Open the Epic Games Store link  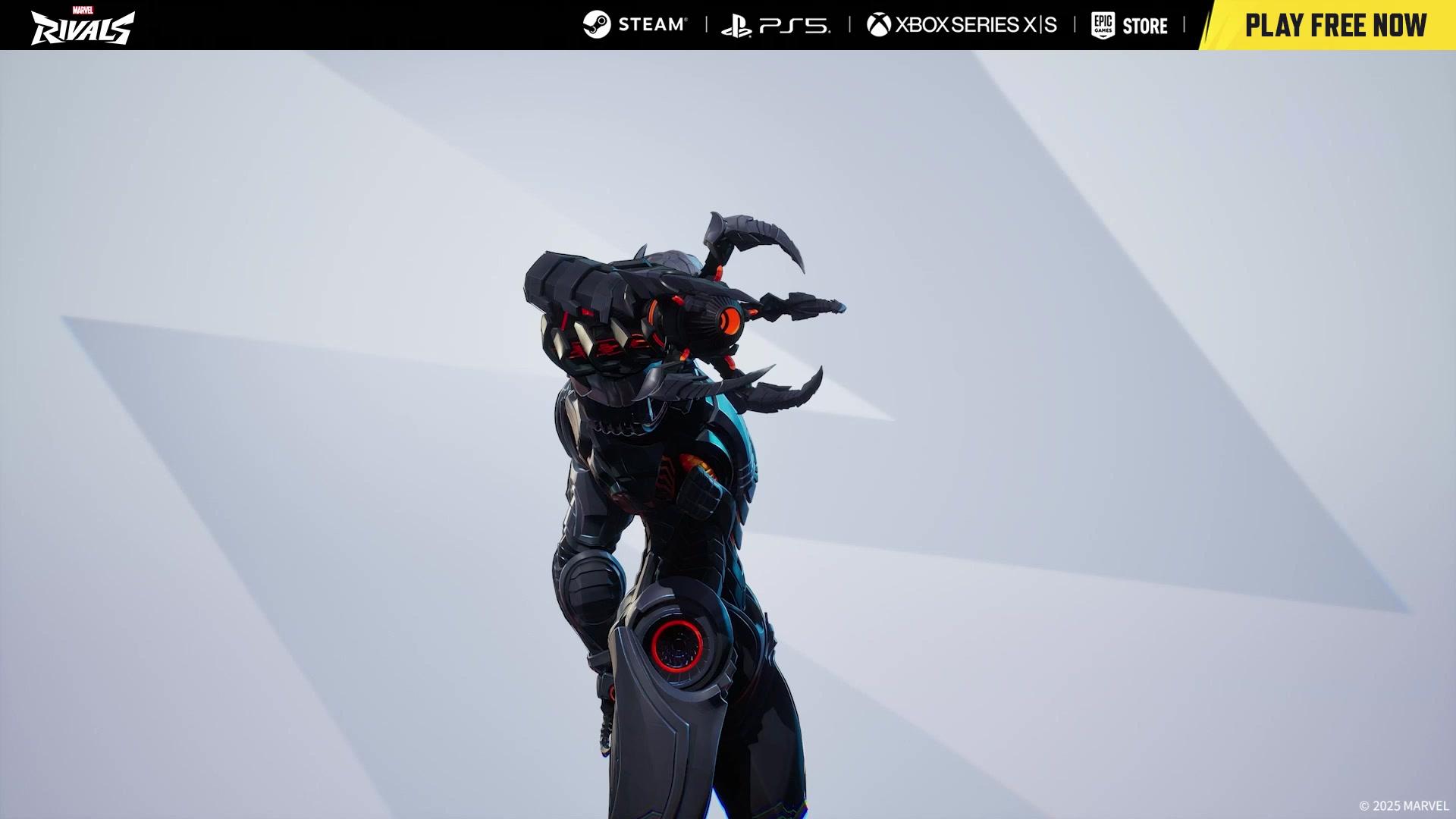(x=1129, y=26)
